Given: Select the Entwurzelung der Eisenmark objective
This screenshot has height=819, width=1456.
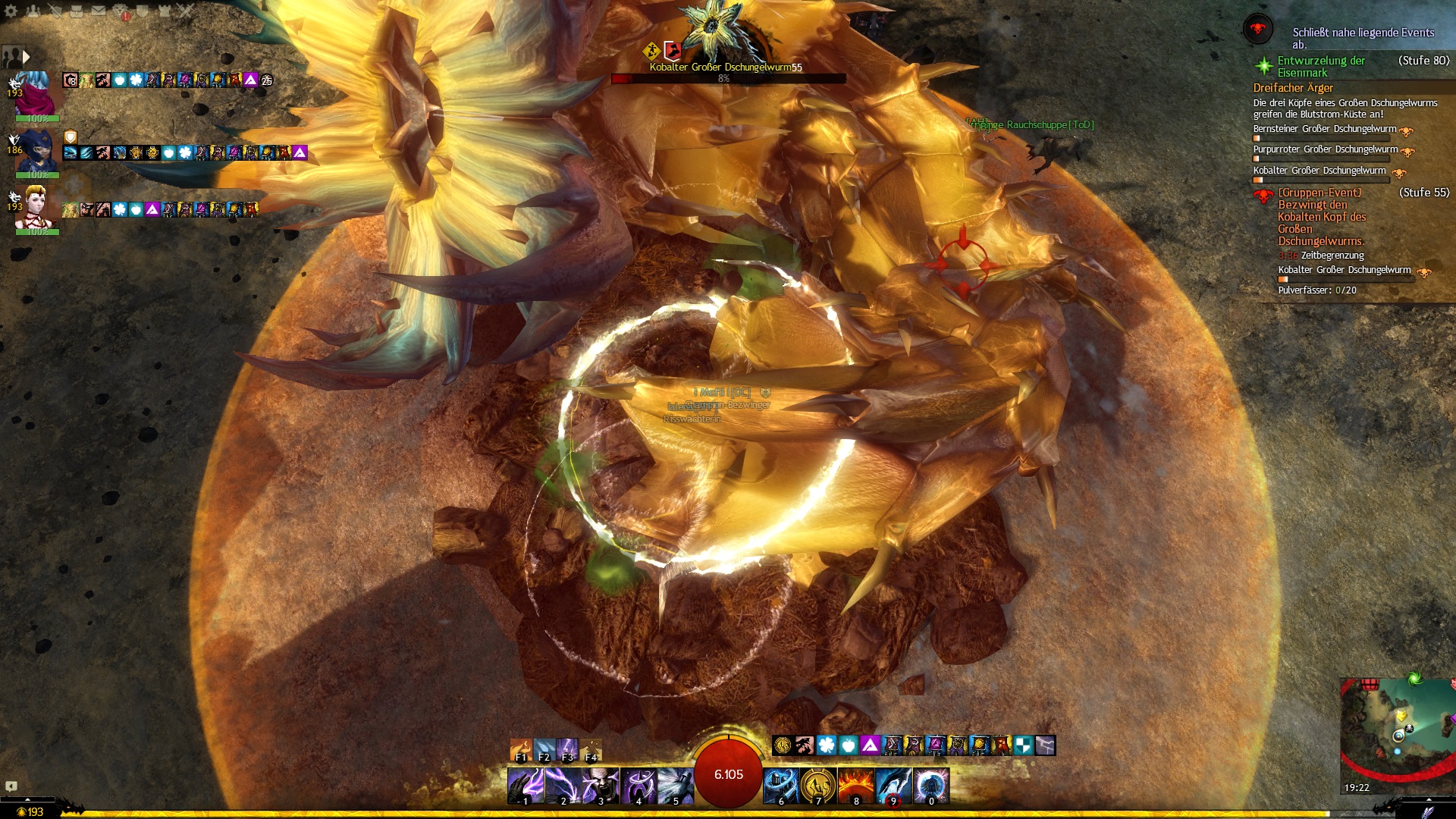Looking at the screenshot, I should tap(1320, 67).
